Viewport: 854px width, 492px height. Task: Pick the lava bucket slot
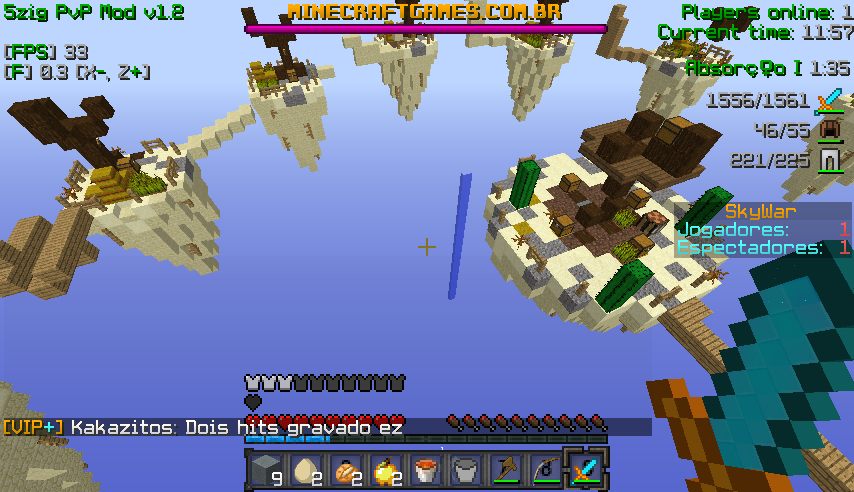pos(426,469)
